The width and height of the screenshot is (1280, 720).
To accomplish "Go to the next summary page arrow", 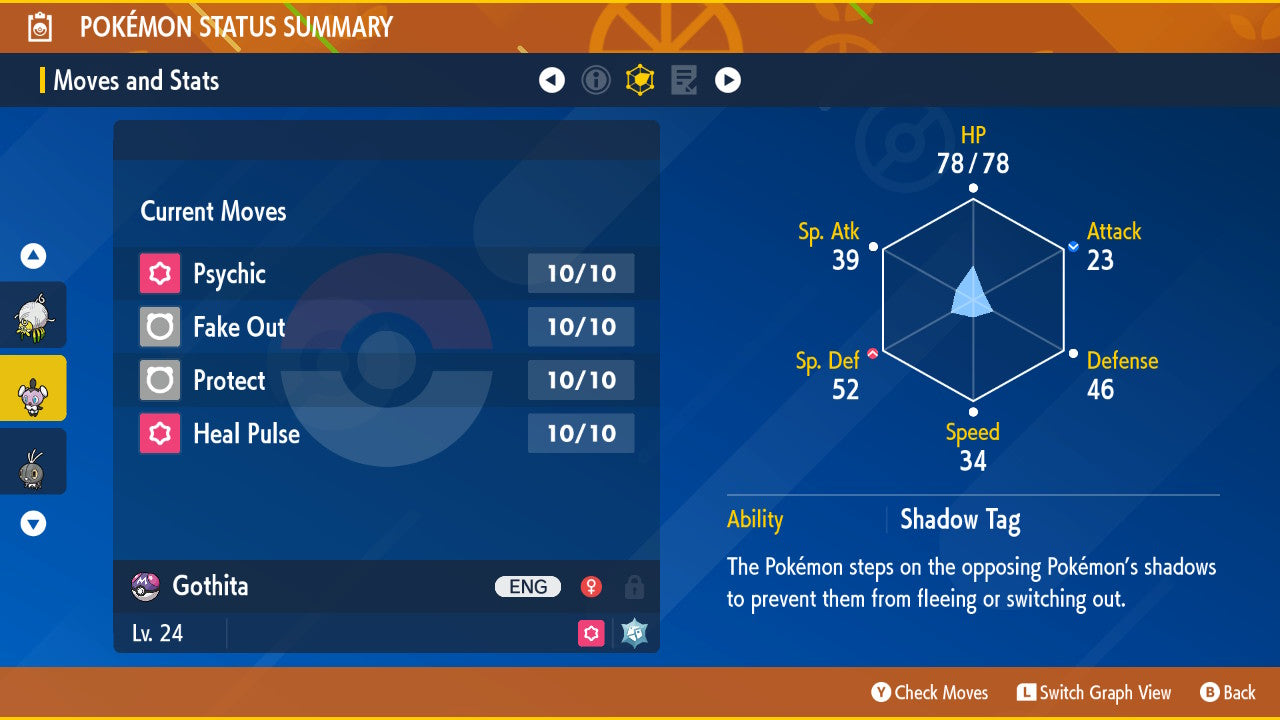I will (x=728, y=80).
